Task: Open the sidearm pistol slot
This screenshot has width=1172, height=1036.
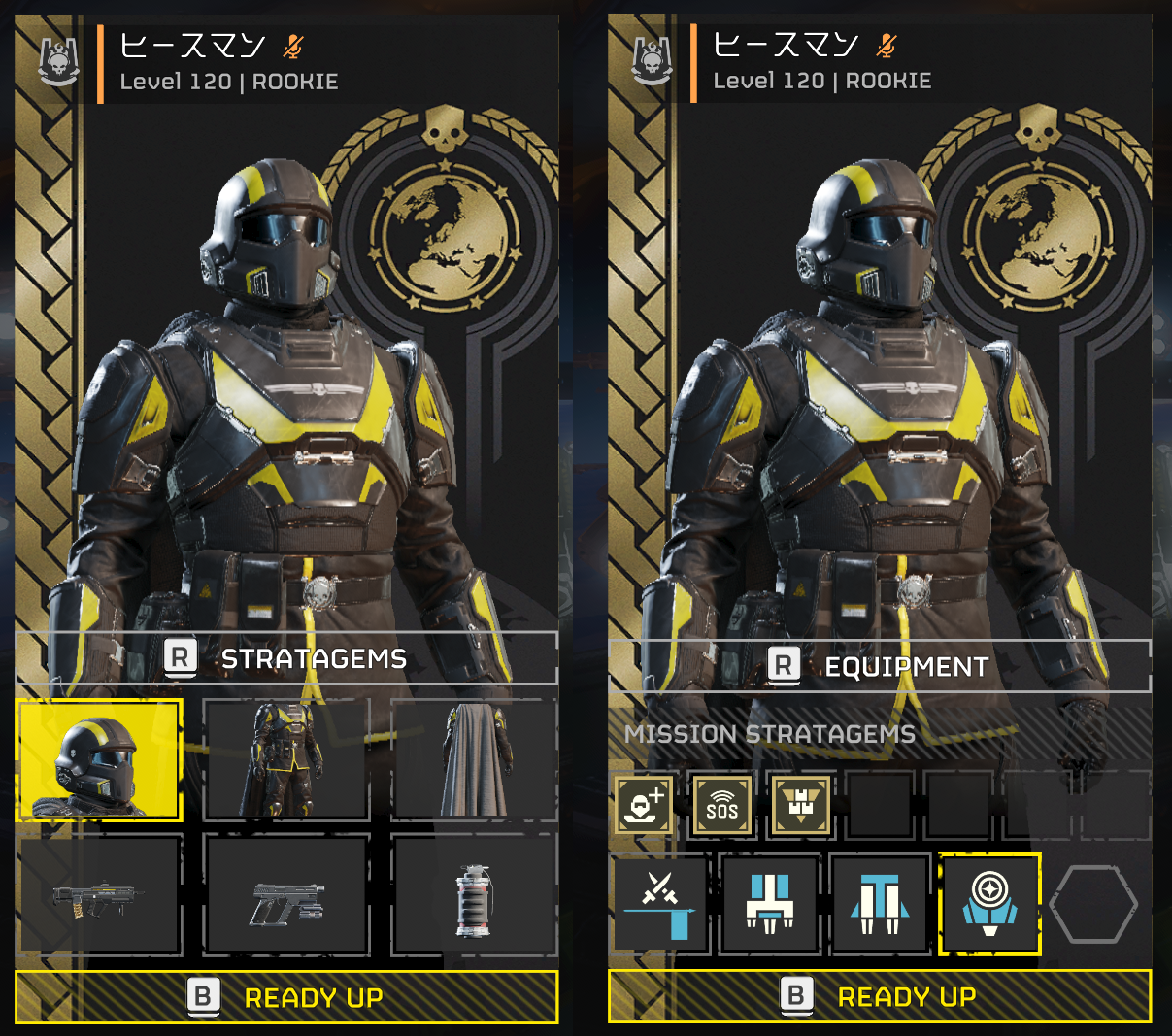Action: click(286, 894)
